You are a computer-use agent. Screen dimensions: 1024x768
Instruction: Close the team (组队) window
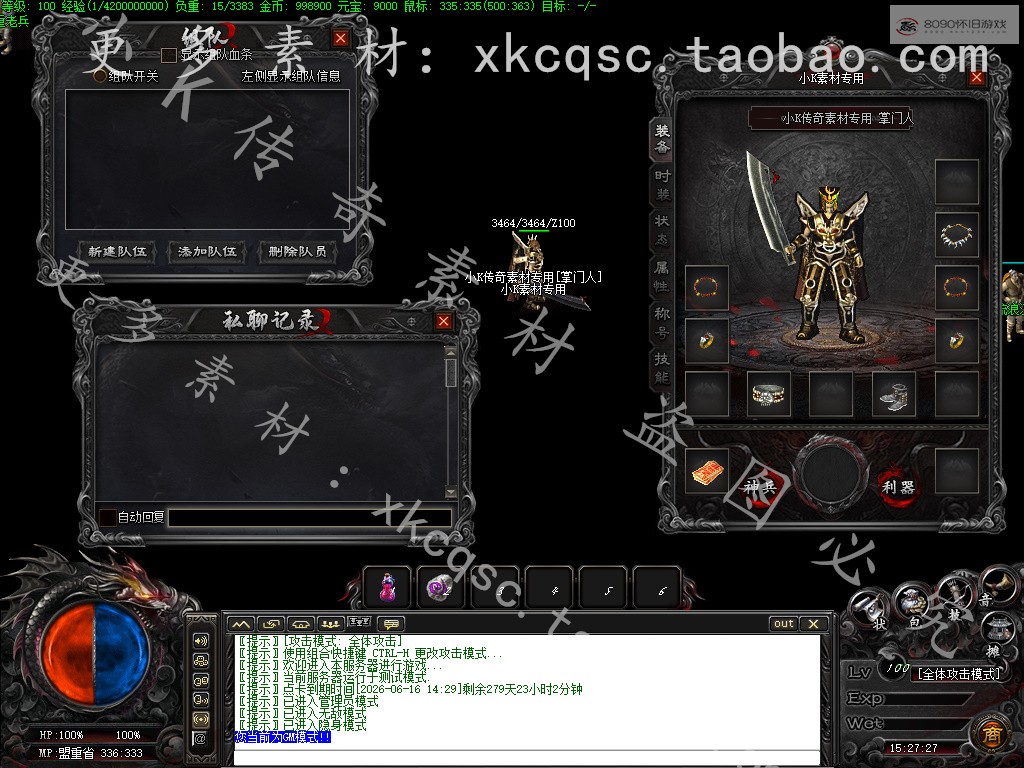point(341,38)
